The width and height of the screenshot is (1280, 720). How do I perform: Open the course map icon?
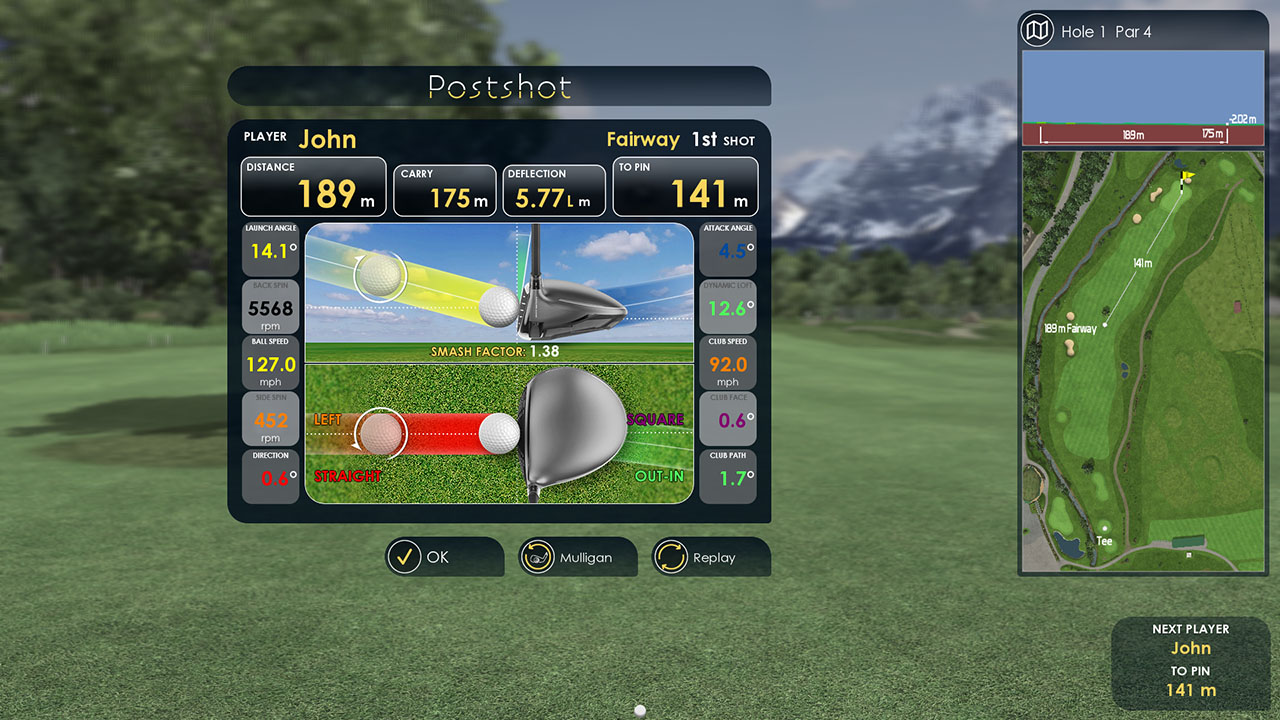pos(1038,31)
